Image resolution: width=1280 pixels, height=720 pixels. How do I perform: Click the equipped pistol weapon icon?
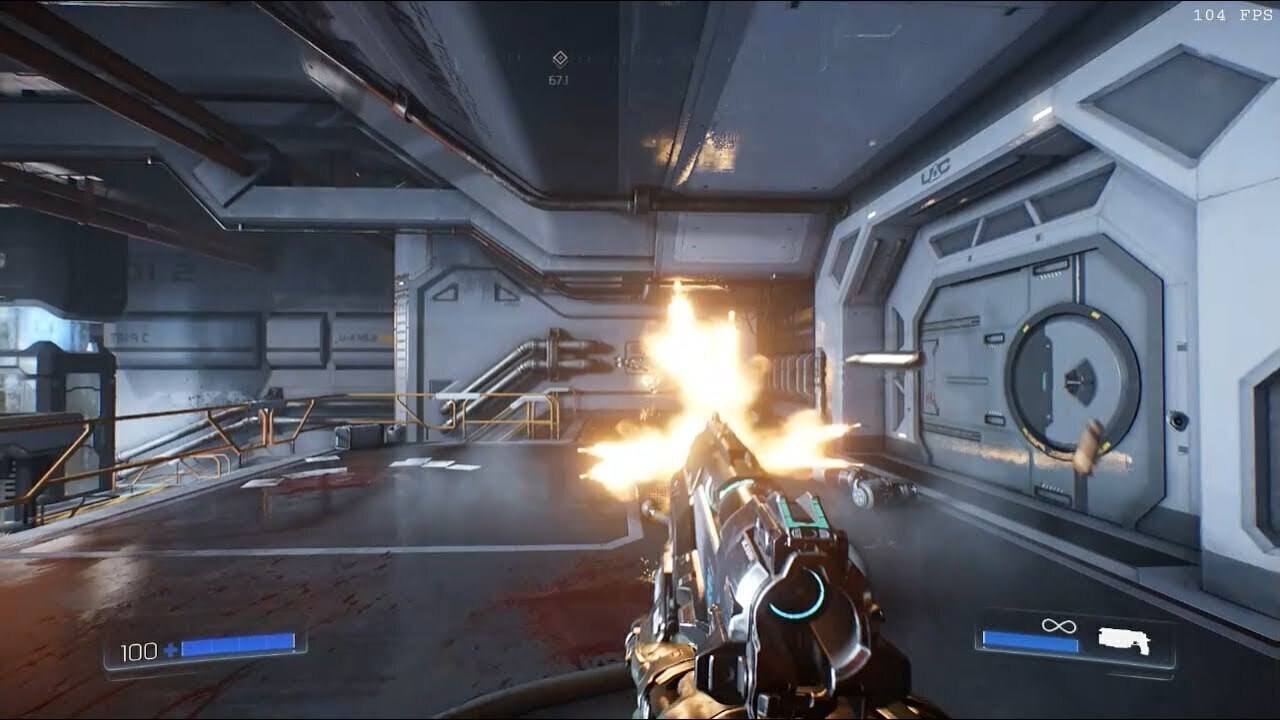[1123, 640]
